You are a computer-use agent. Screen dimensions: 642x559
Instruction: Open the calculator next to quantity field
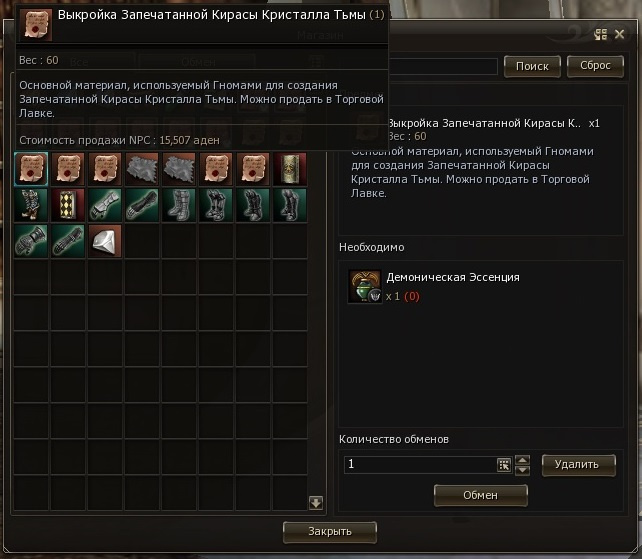[x=504, y=464]
